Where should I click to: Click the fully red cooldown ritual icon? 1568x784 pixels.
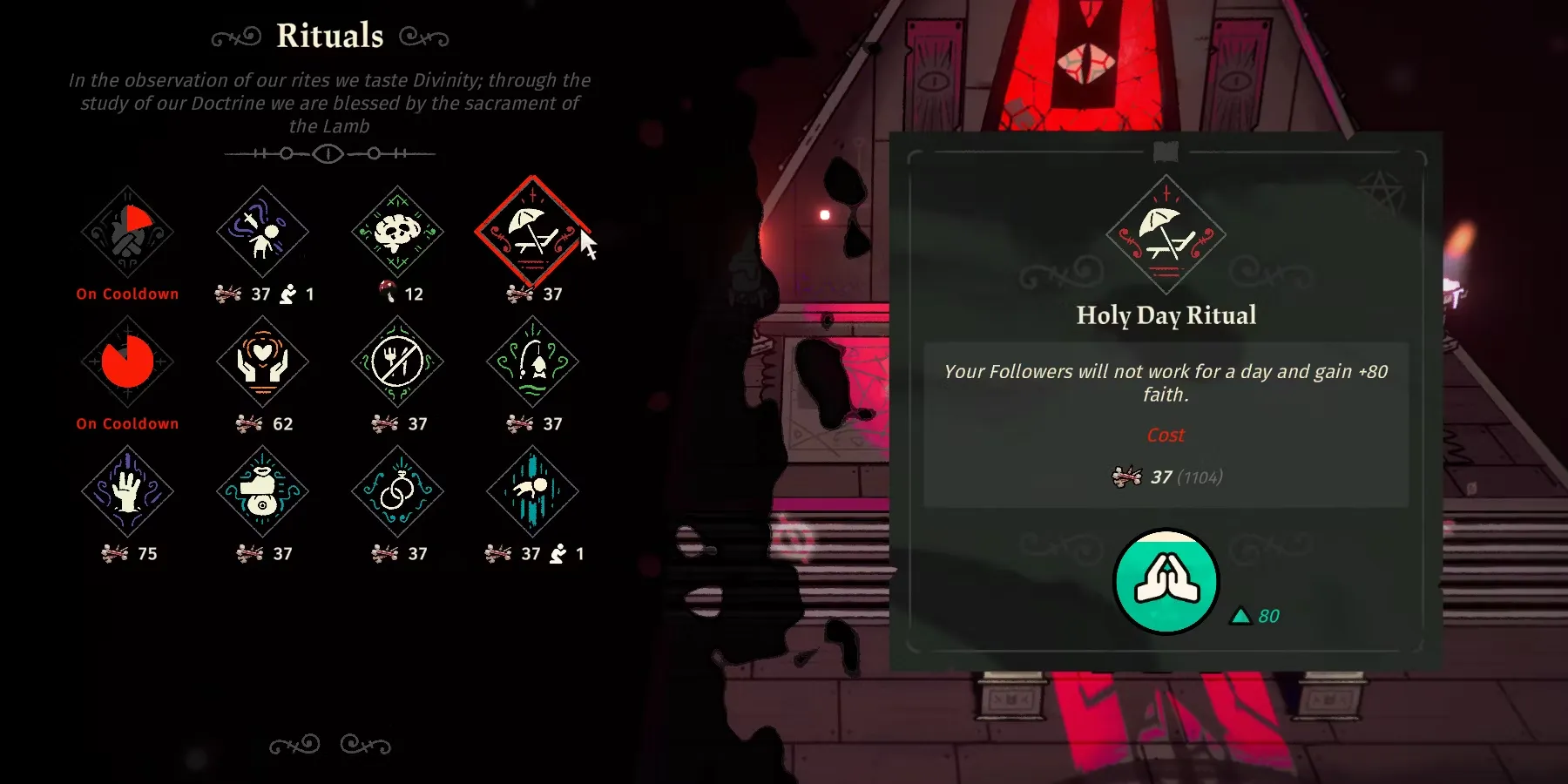pyautogui.click(x=127, y=362)
